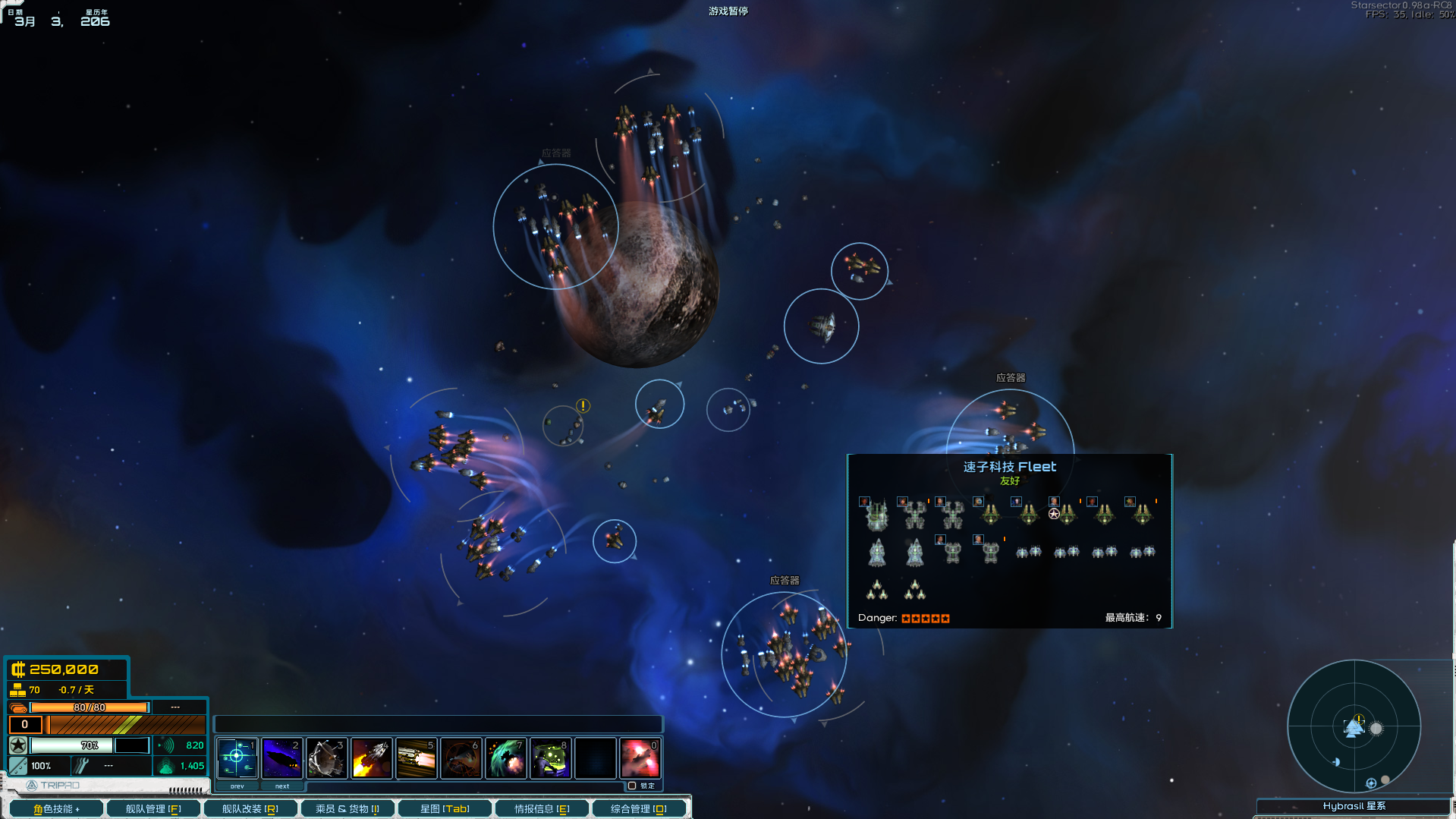Open 乘员 & 货物 crew and cargo
The image size is (1456, 819).
point(347,808)
